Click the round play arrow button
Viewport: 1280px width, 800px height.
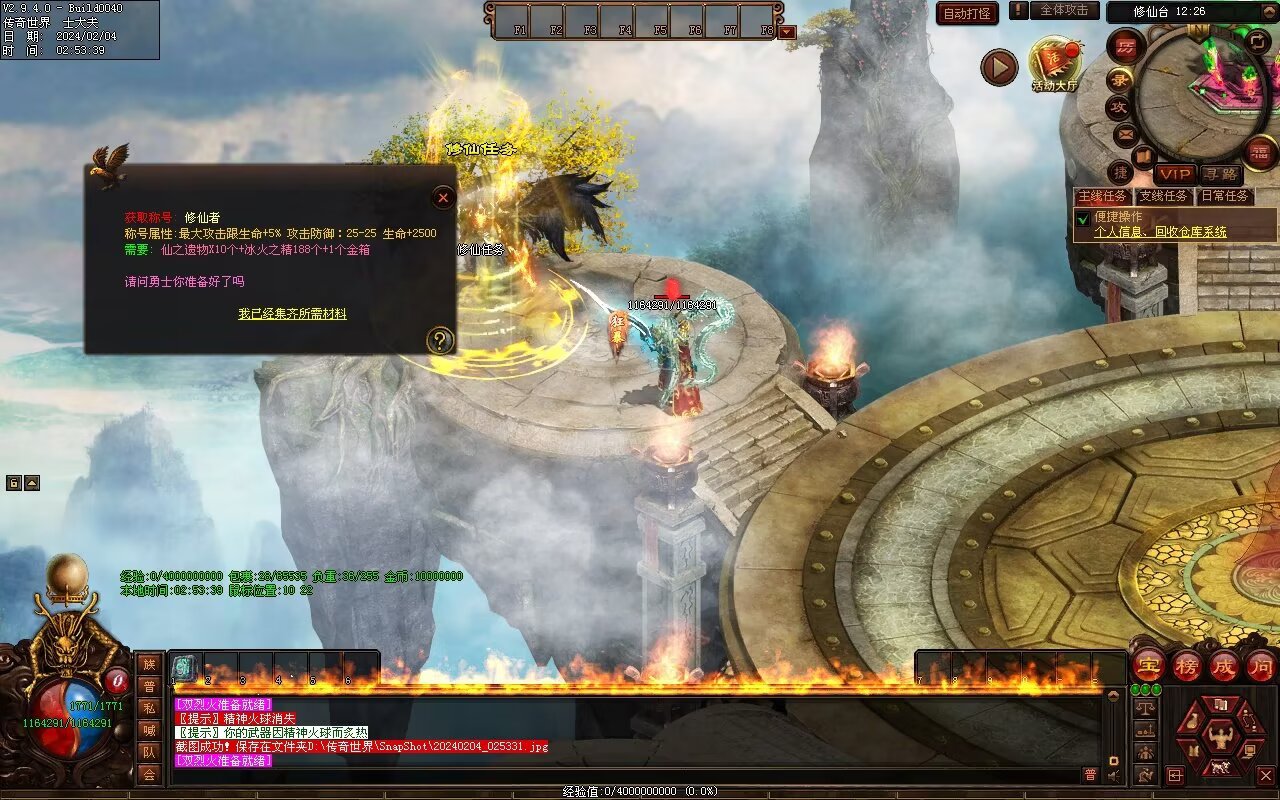(x=998, y=67)
